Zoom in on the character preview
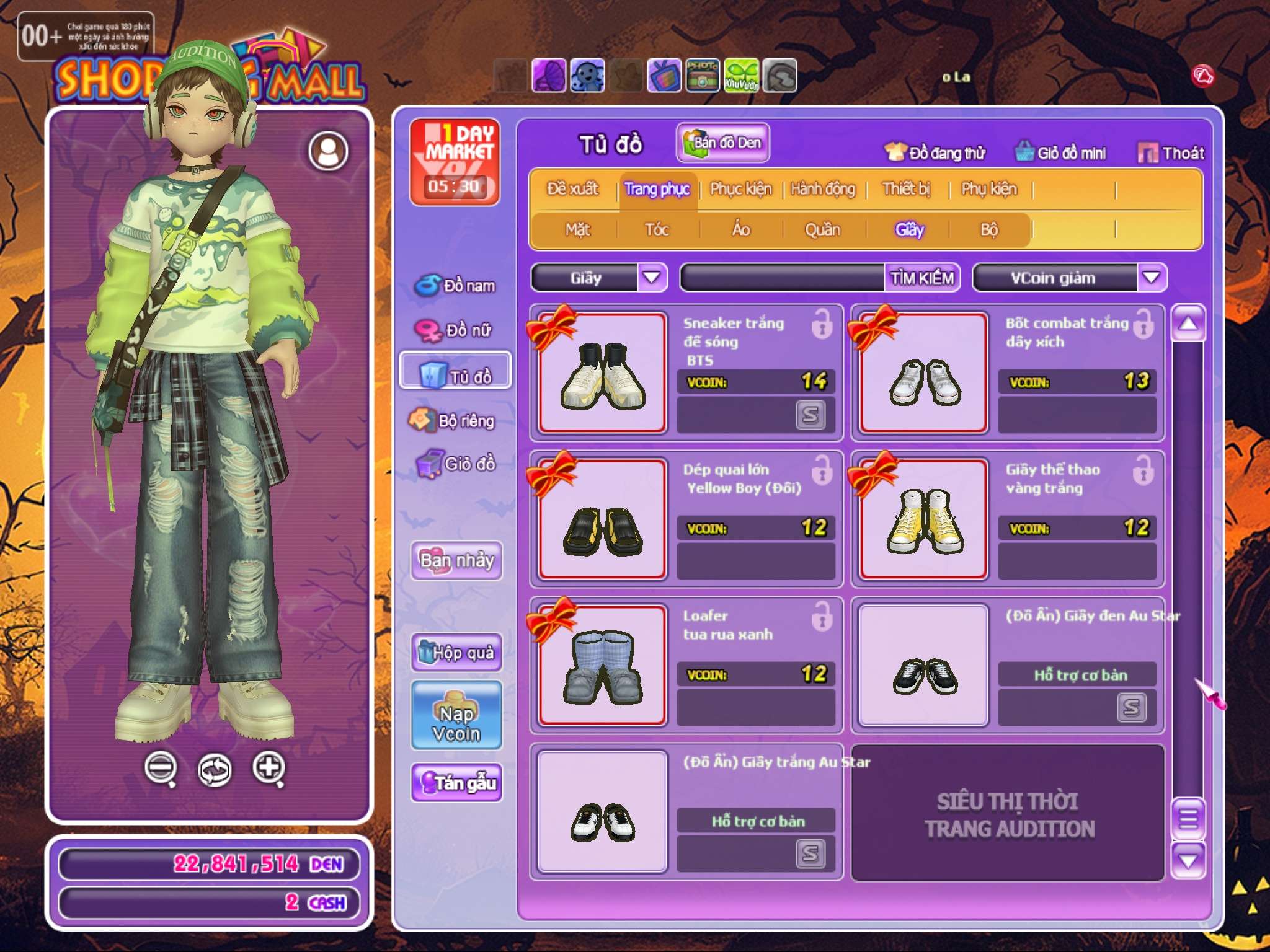The height and width of the screenshot is (952, 1270). (x=269, y=769)
